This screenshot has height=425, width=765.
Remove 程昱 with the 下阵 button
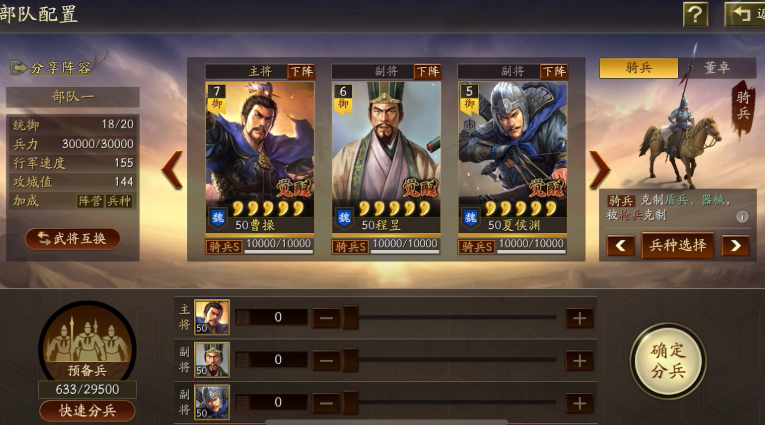pos(427,71)
